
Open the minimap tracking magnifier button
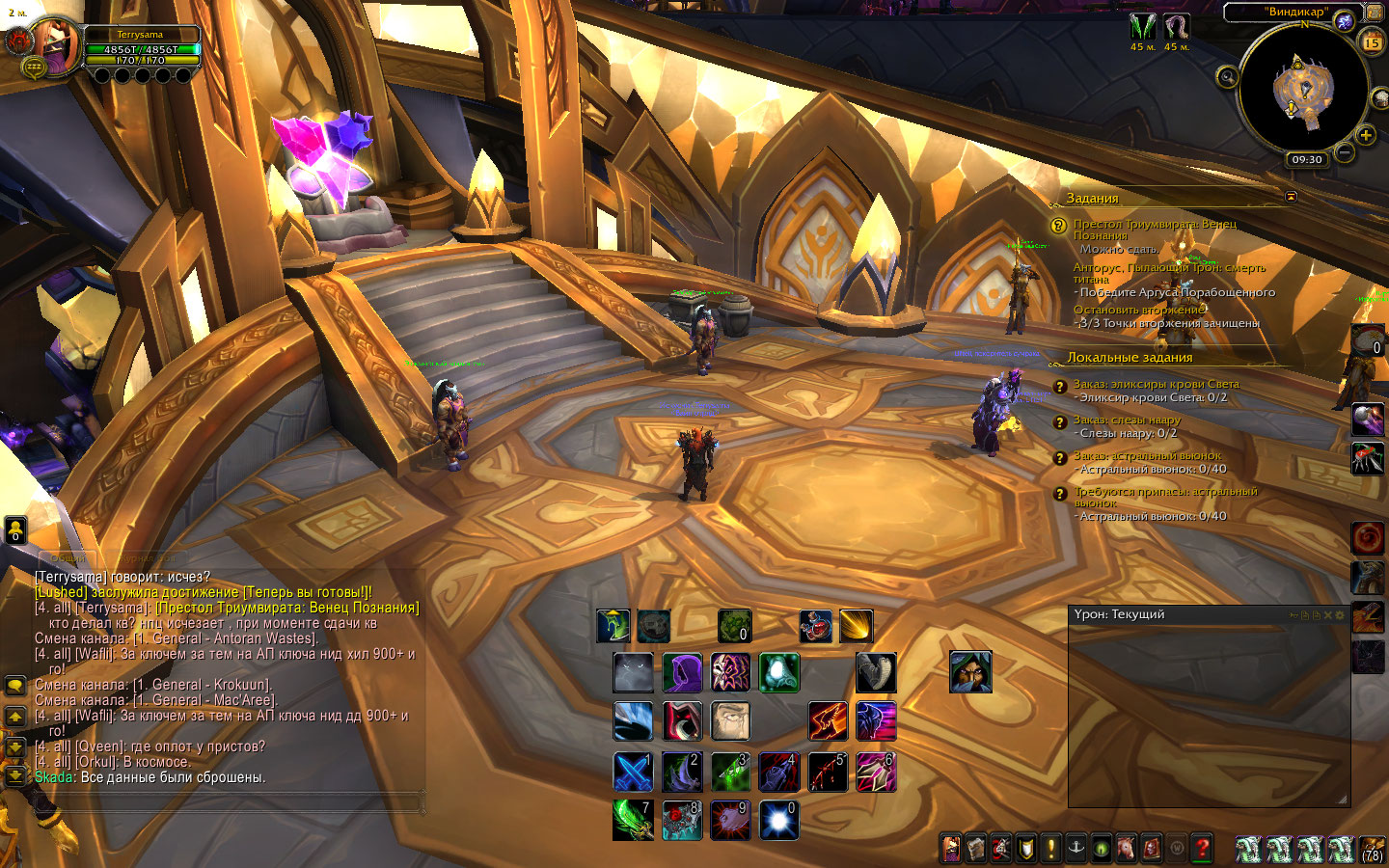coord(1227,77)
